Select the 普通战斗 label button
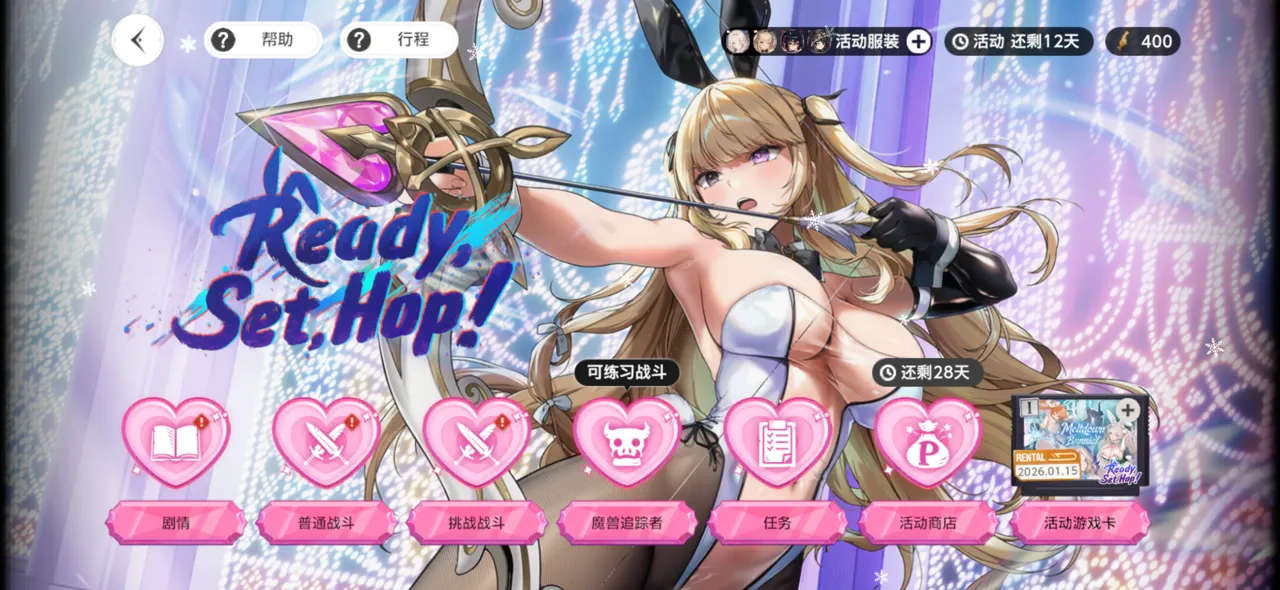1280x590 pixels. [x=326, y=523]
